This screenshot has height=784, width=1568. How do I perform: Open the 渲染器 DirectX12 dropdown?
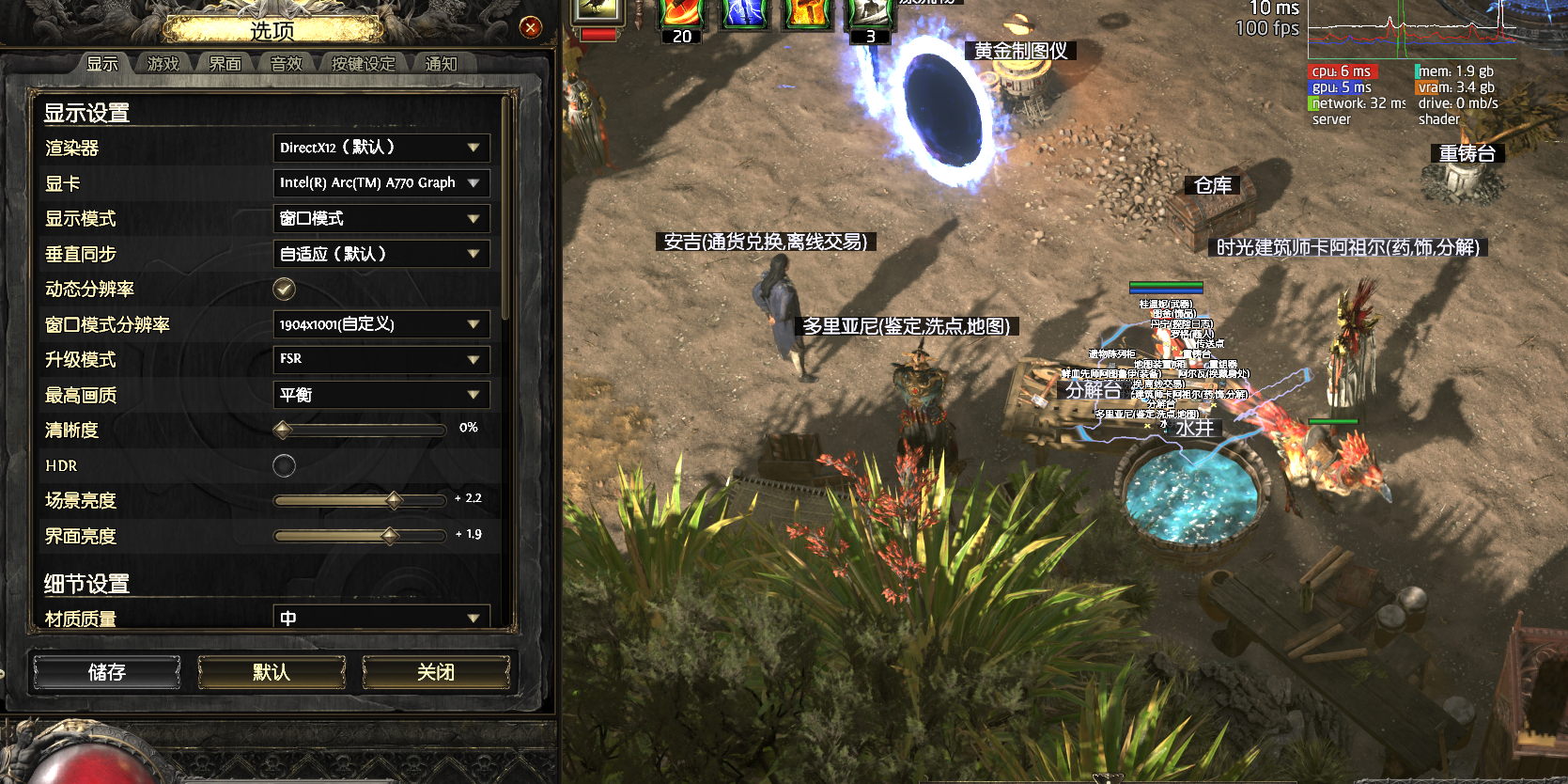pos(380,148)
